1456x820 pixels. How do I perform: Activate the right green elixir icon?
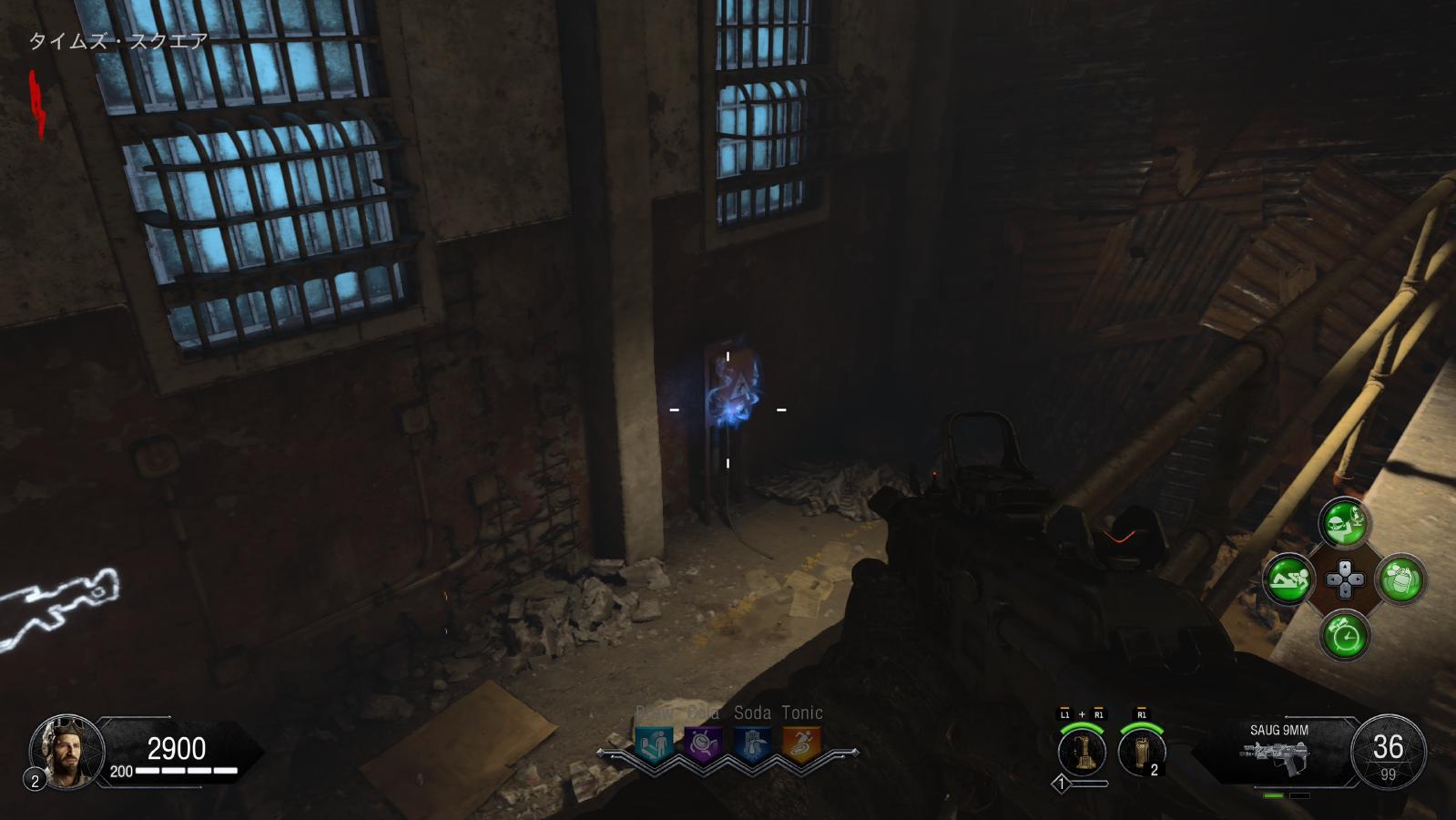(x=1400, y=579)
